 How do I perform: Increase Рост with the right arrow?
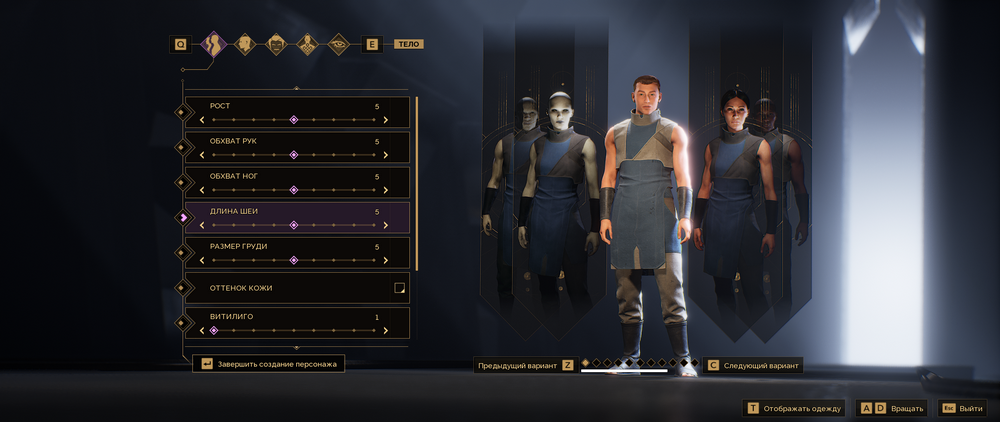click(386, 120)
